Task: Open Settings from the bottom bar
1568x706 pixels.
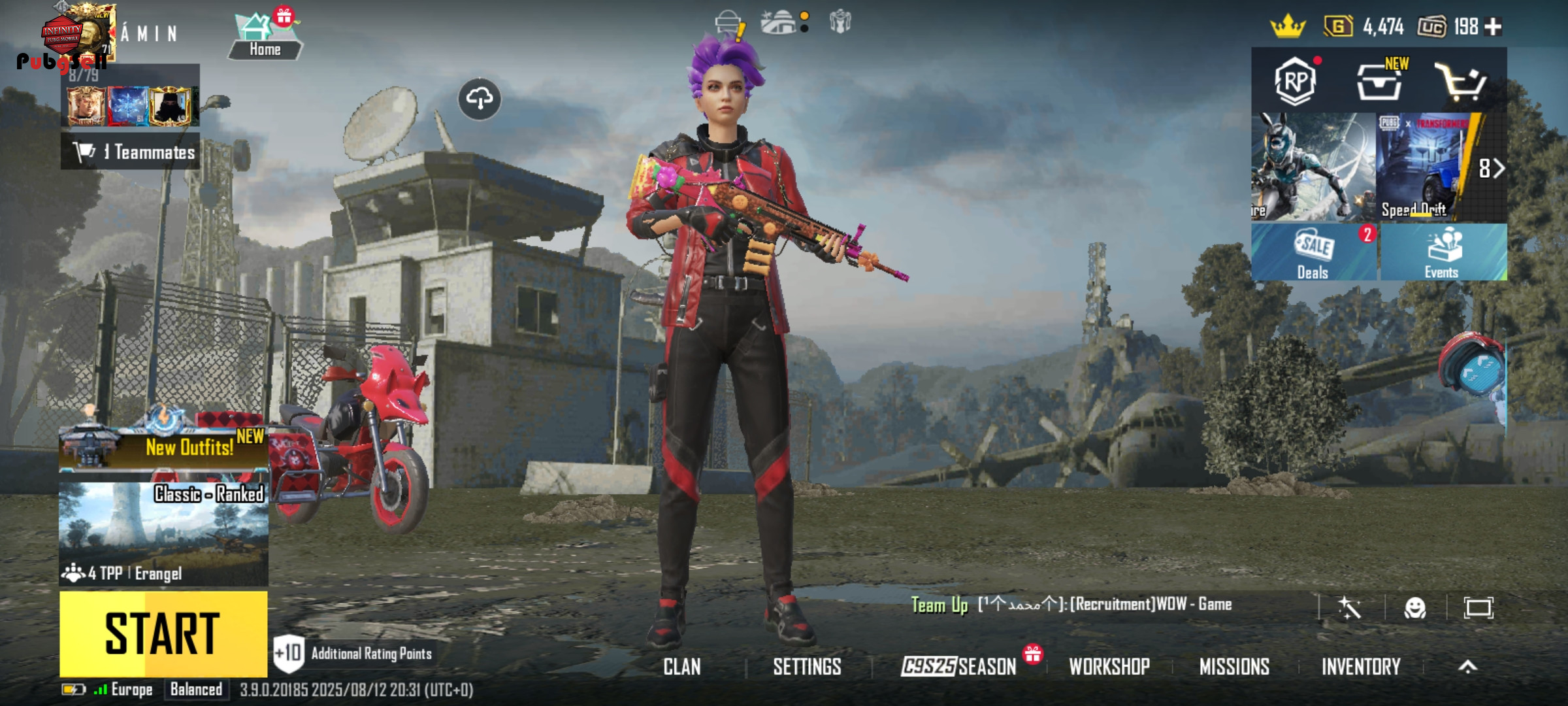Action: click(807, 667)
